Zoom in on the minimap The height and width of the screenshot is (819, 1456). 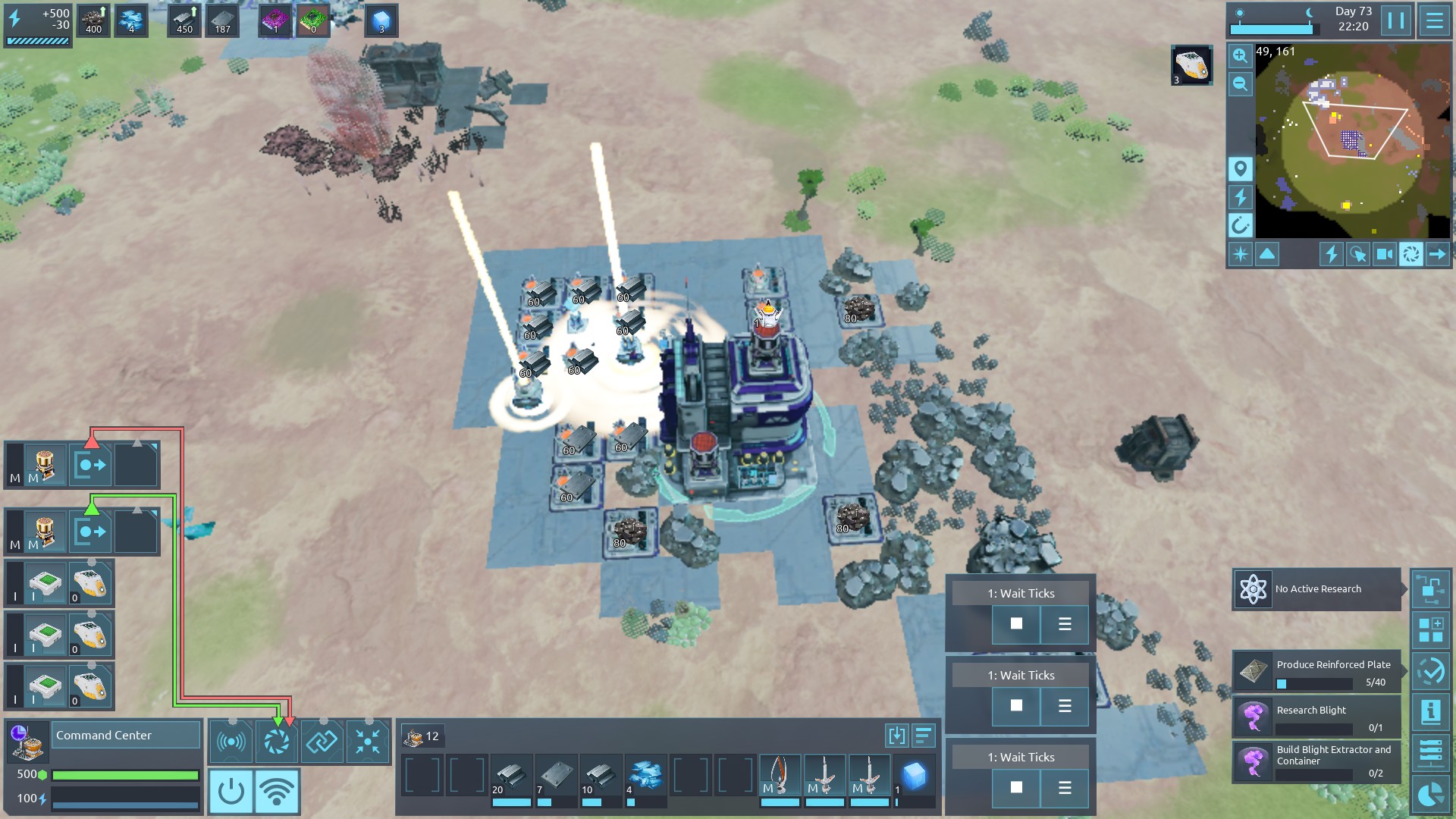pos(1240,56)
